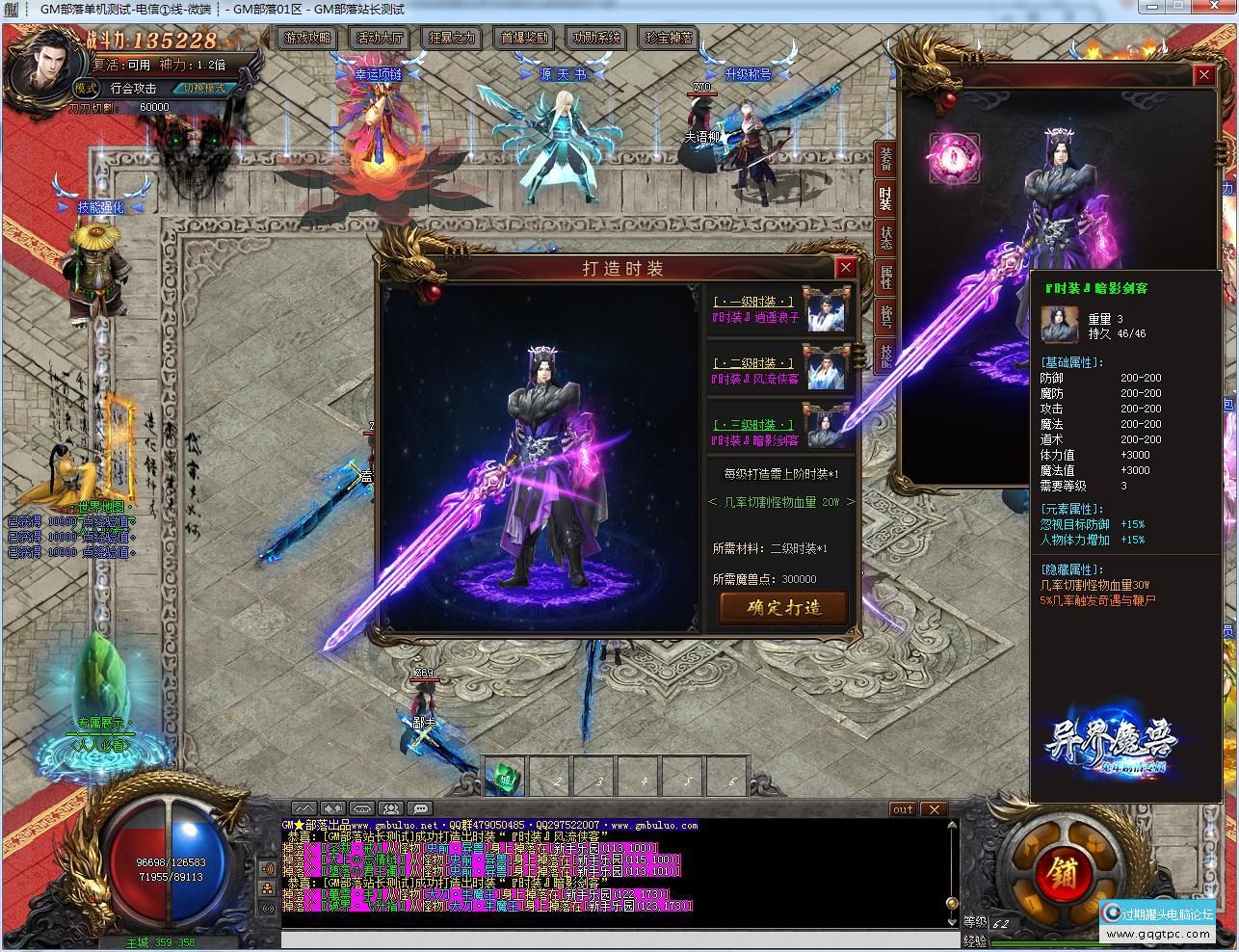1239x952 pixels.
Task: Close the 打造时装 crafting window
Action: [x=845, y=268]
